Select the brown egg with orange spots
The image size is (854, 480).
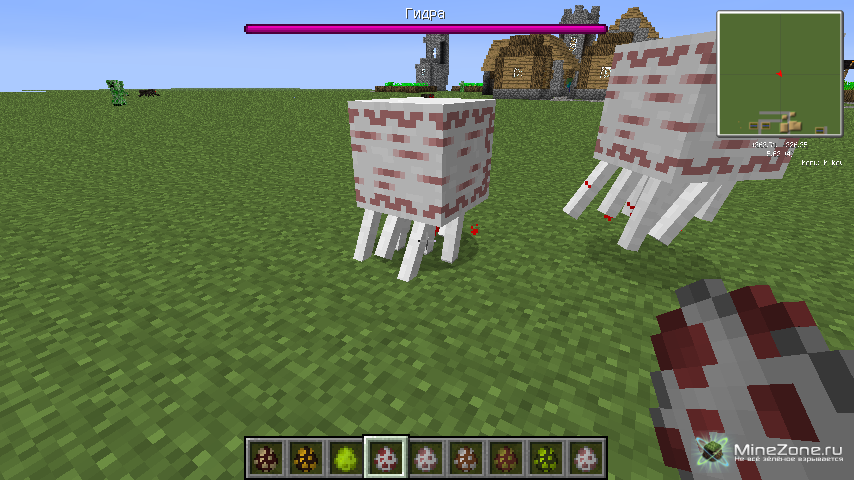305,458
